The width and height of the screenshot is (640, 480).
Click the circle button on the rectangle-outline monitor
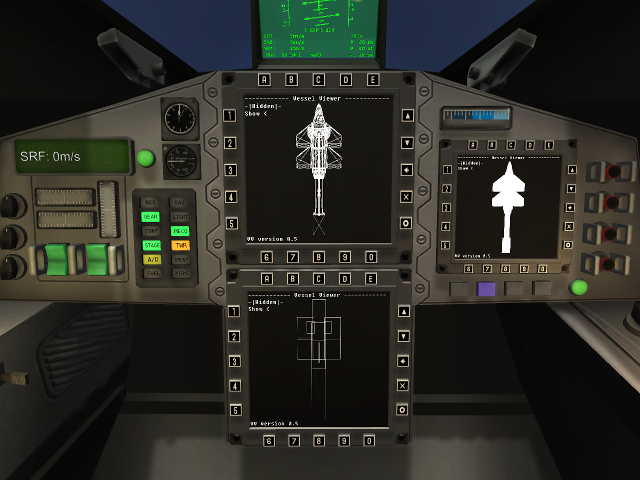403,410
